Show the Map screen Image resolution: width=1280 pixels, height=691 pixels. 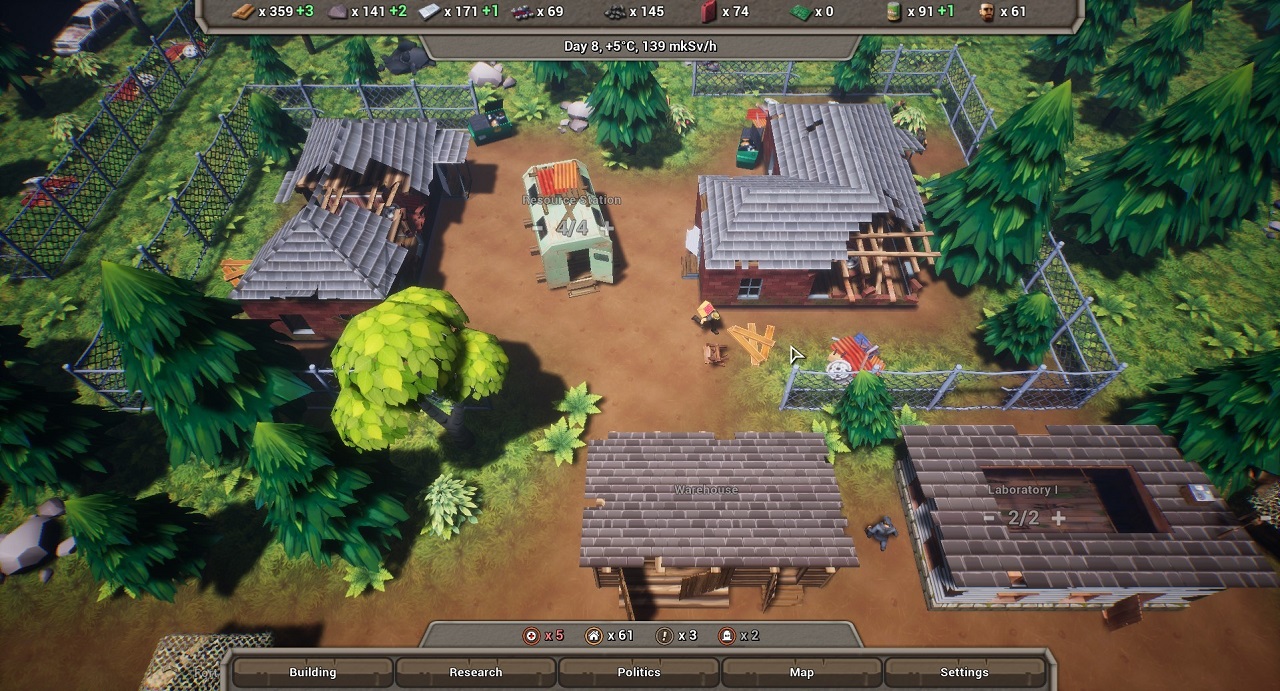coord(802,672)
